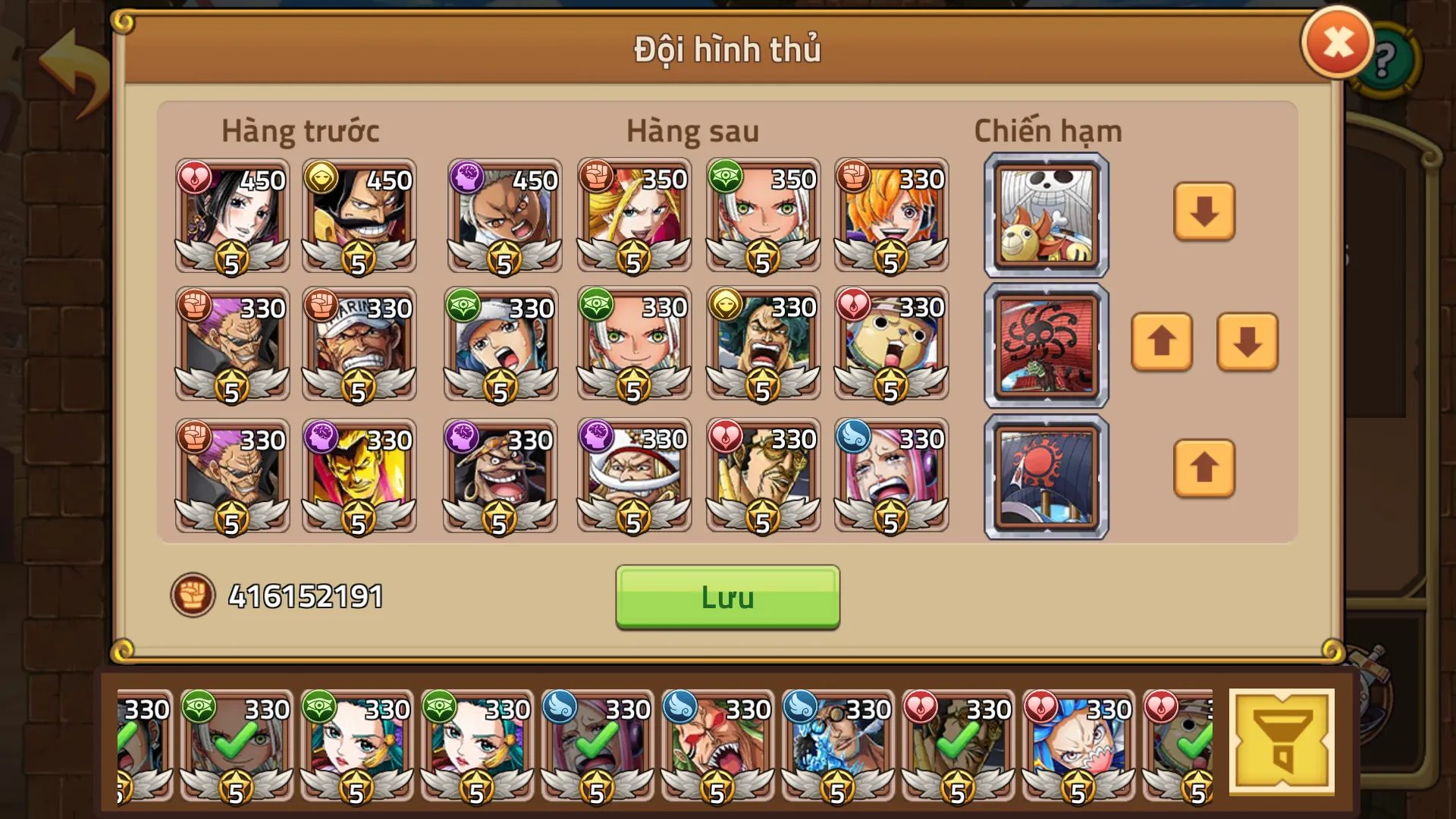Select Gol D. Roger's 450-power portrait

point(359,216)
